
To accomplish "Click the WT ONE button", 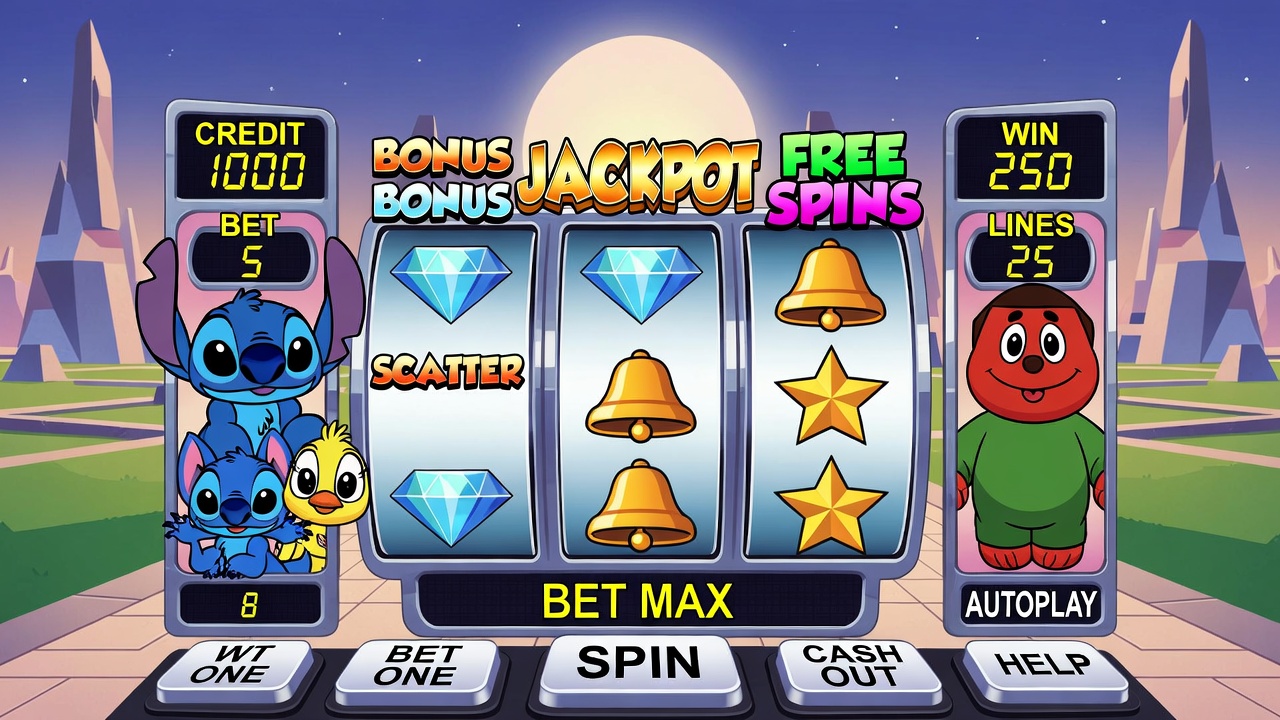I will pyautogui.click(x=240, y=667).
